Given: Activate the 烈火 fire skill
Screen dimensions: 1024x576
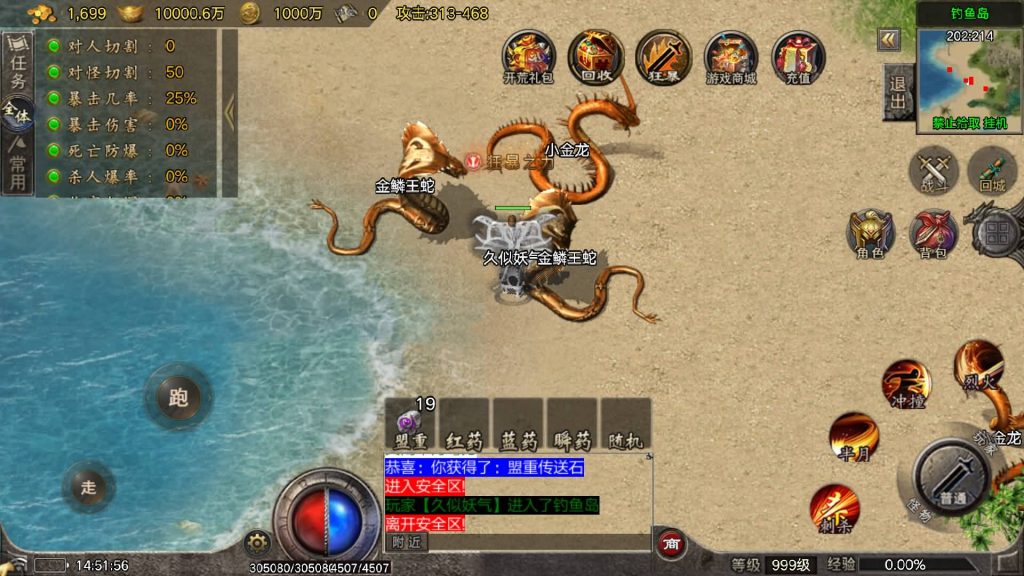Looking at the screenshot, I should (x=977, y=364).
